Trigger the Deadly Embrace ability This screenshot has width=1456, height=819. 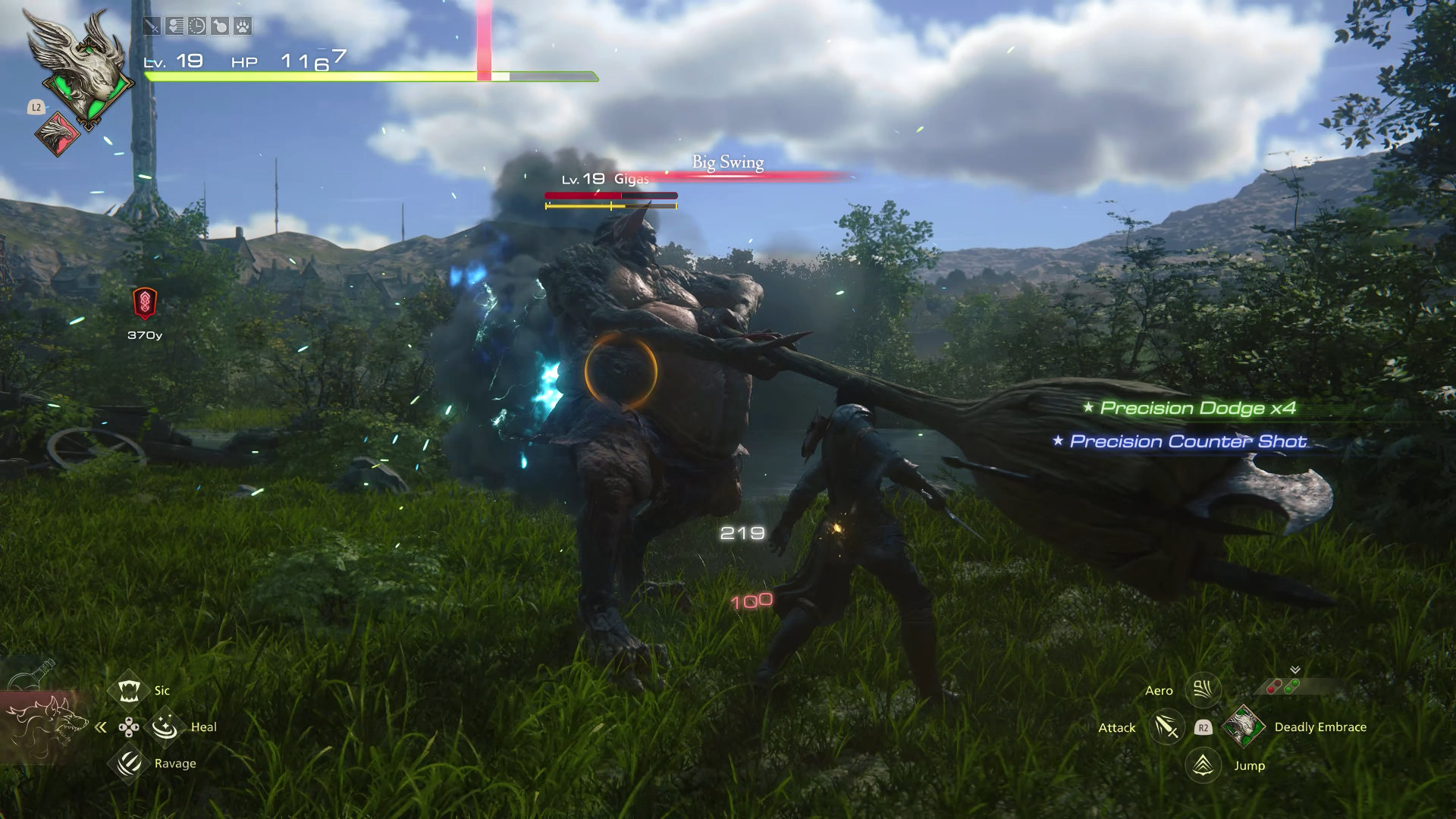tap(1244, 726)
